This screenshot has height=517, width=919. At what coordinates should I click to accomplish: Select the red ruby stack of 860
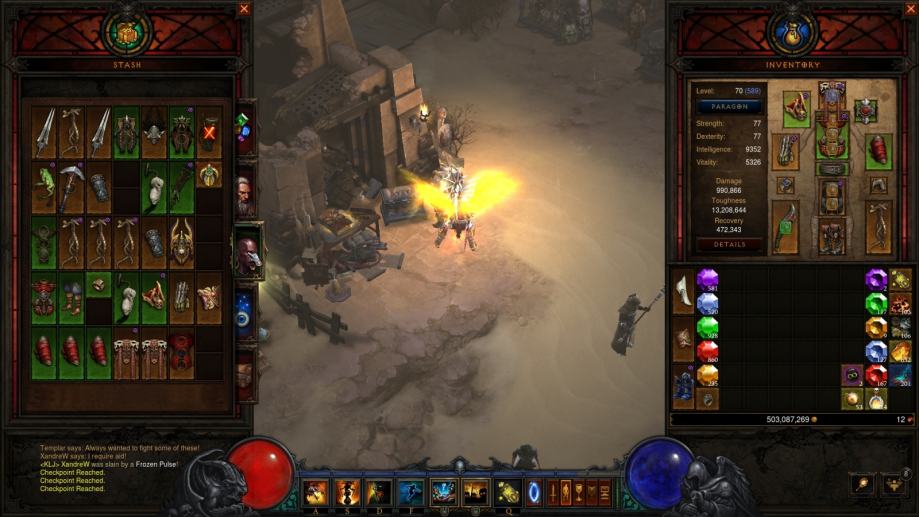708,351
